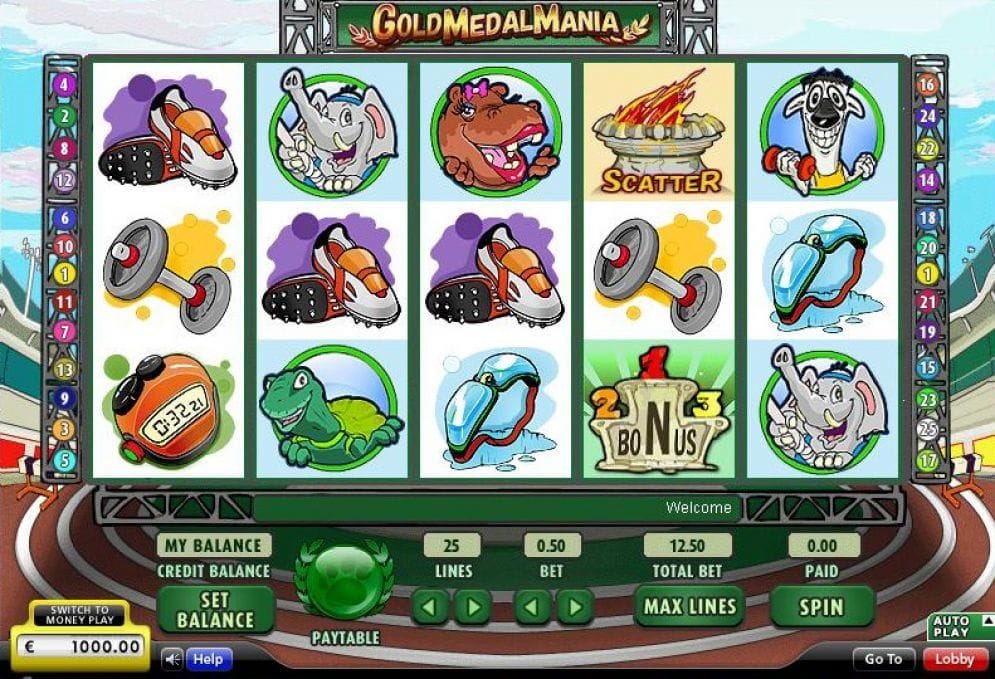Select payline number 5 marker
Viewport: 995px width, 679px height.
tap(65, 461)
